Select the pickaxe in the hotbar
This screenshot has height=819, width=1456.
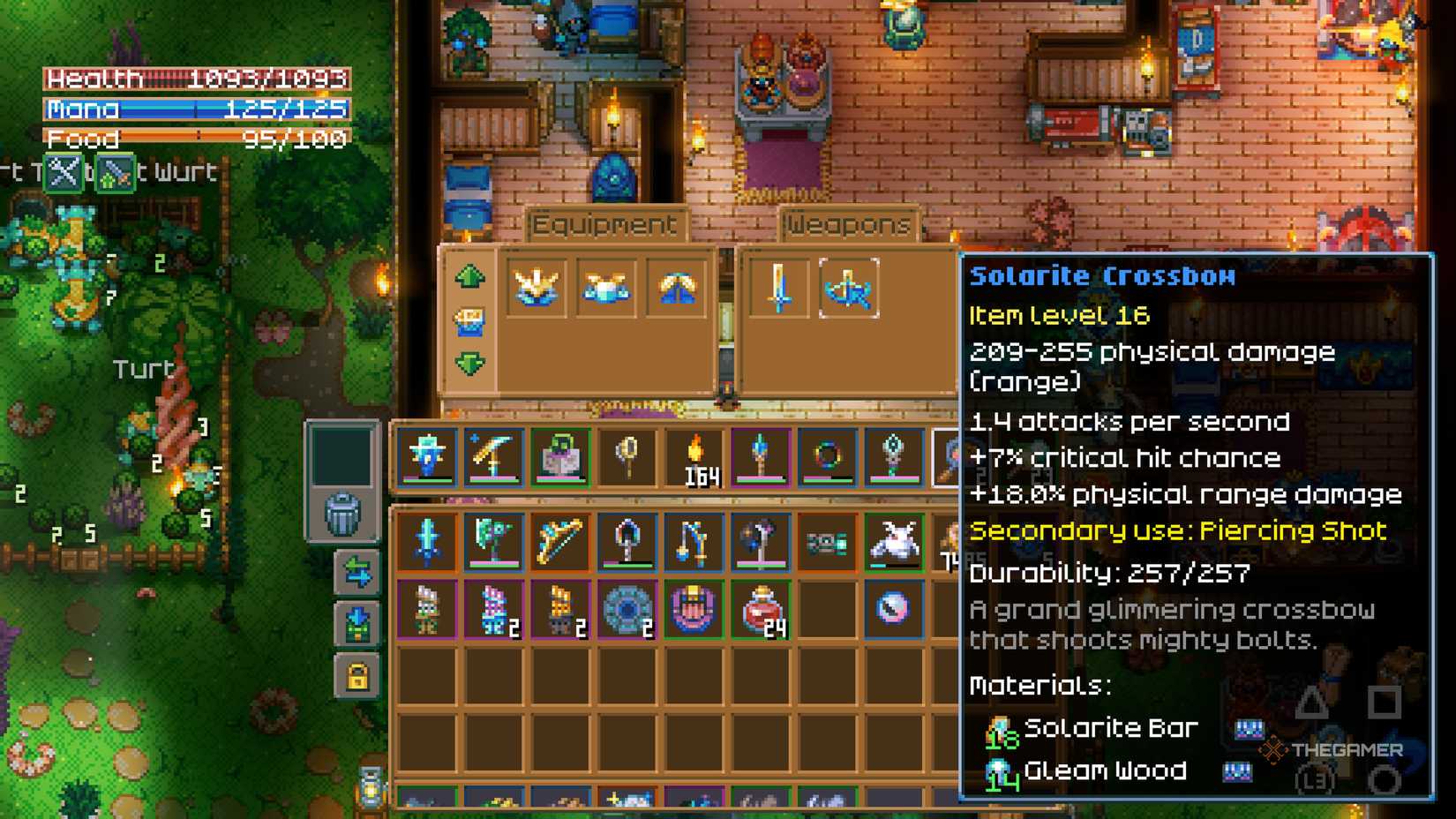494,455
